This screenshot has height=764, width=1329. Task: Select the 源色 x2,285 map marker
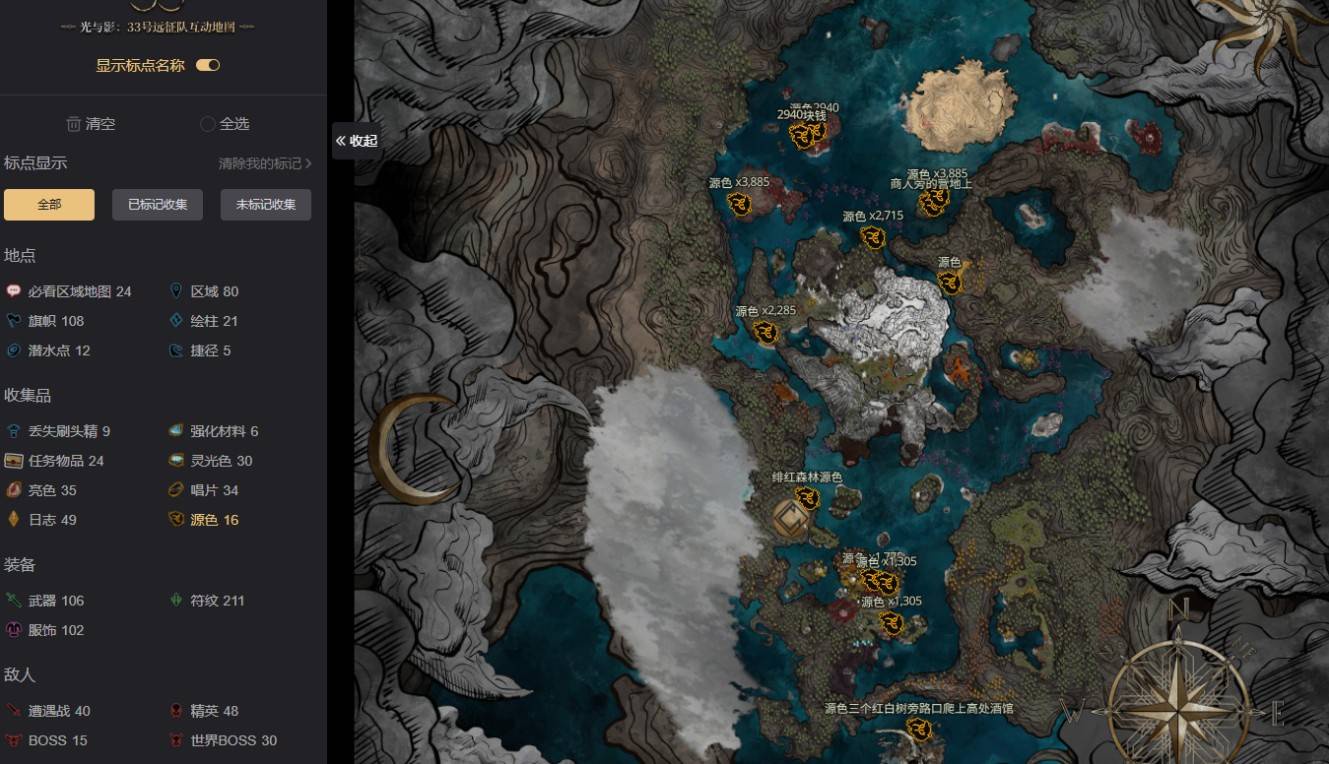pyautogui.click(x=766, y=332)
